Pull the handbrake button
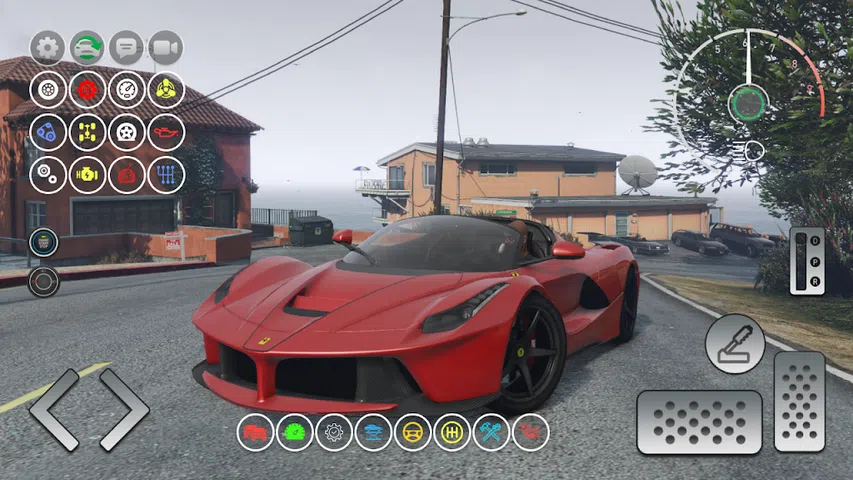Image resolution: width=853 pixels, height=480 pixels. 734,343
